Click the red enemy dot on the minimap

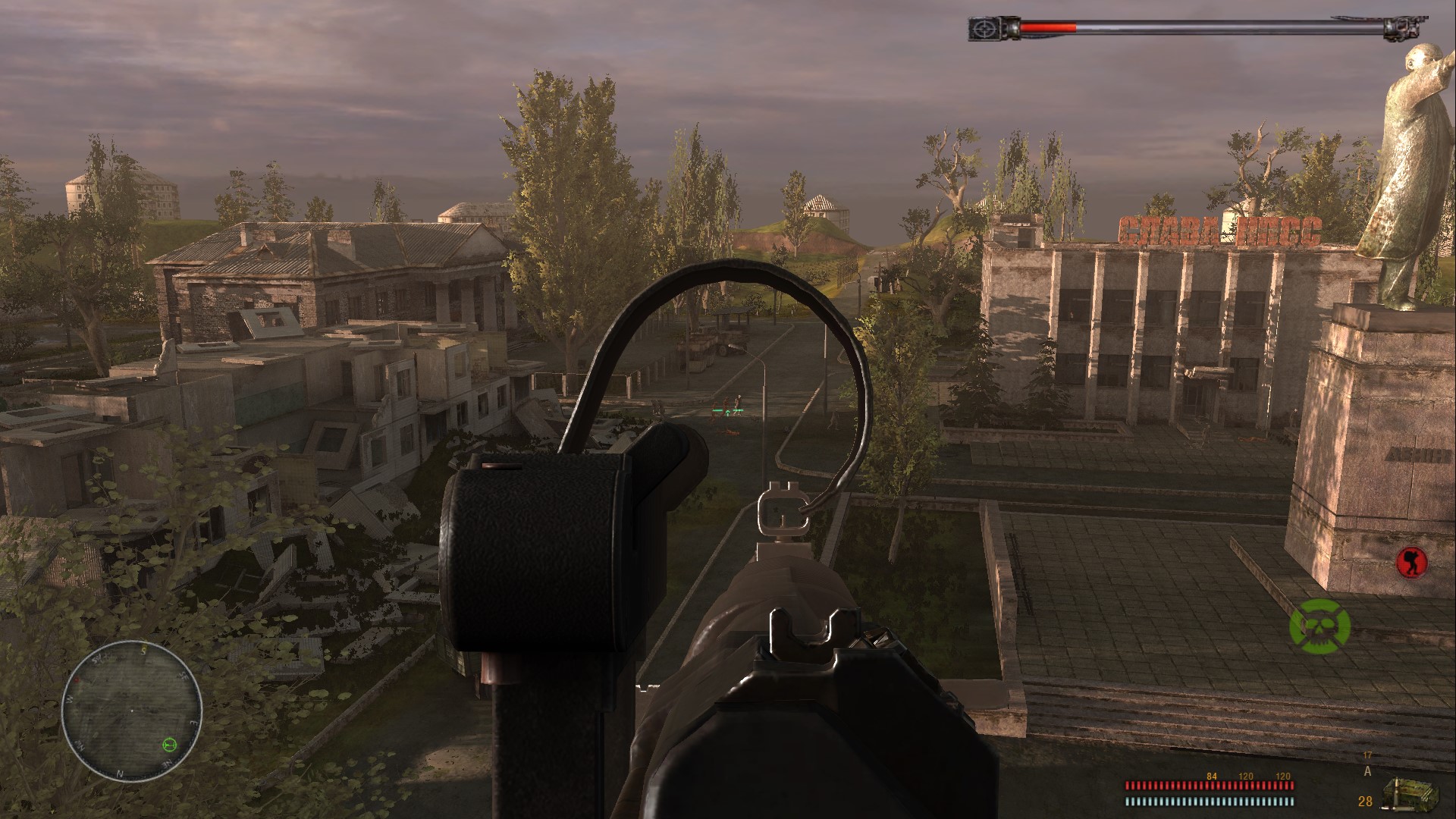[77, 679]
